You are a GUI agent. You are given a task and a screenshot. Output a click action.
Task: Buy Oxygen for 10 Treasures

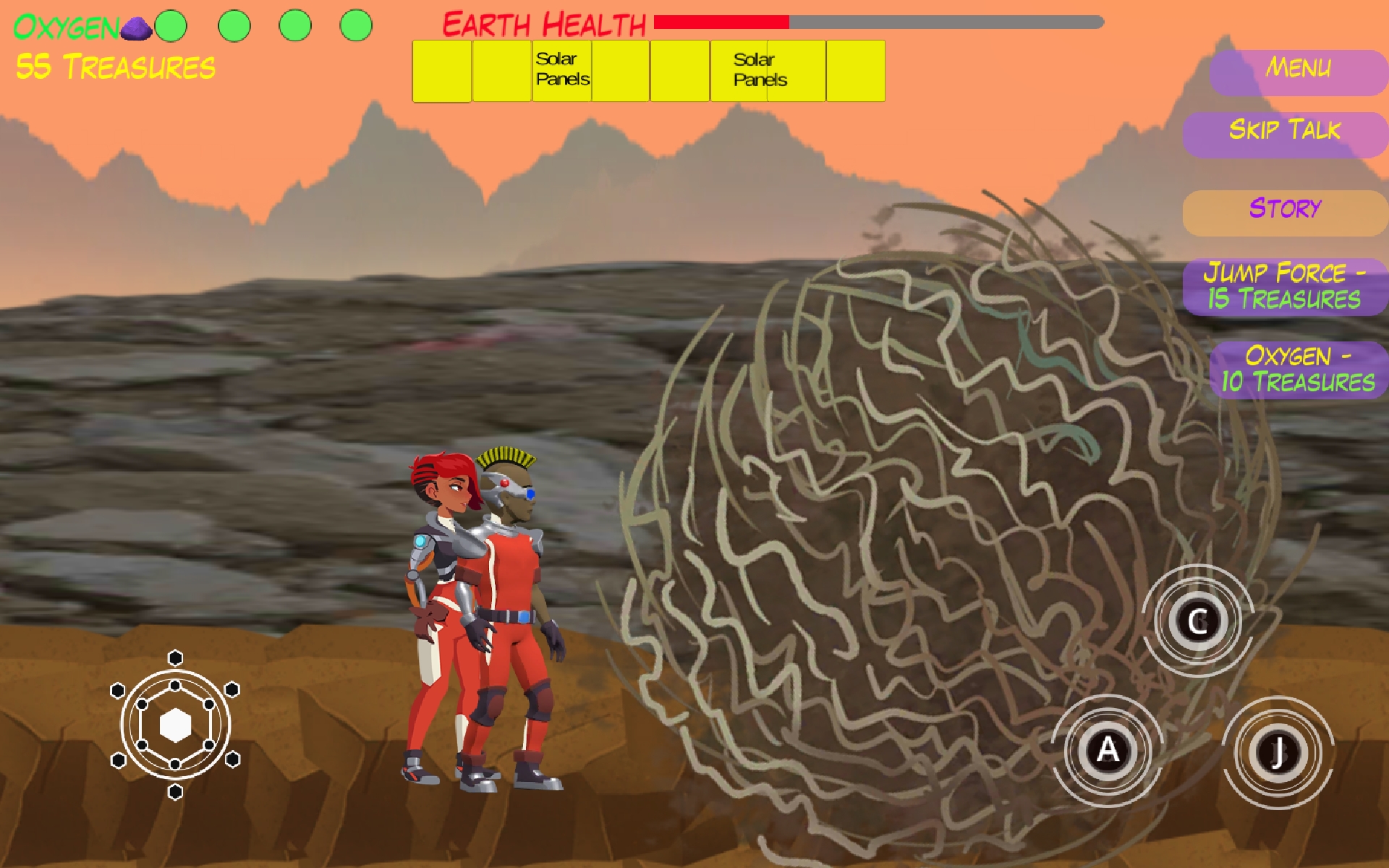pos(1298,370)
